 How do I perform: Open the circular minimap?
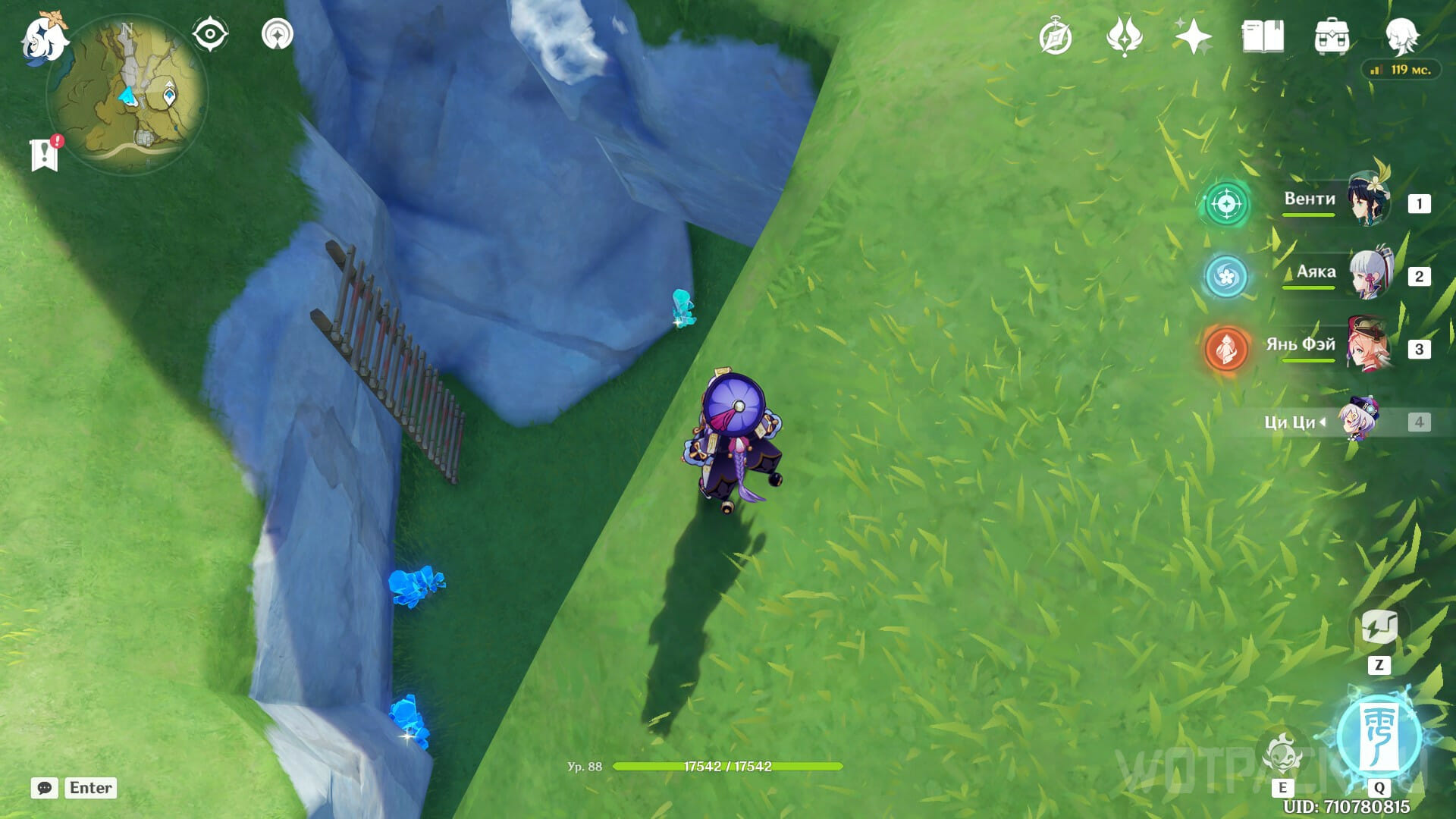(x=127, y=95)
